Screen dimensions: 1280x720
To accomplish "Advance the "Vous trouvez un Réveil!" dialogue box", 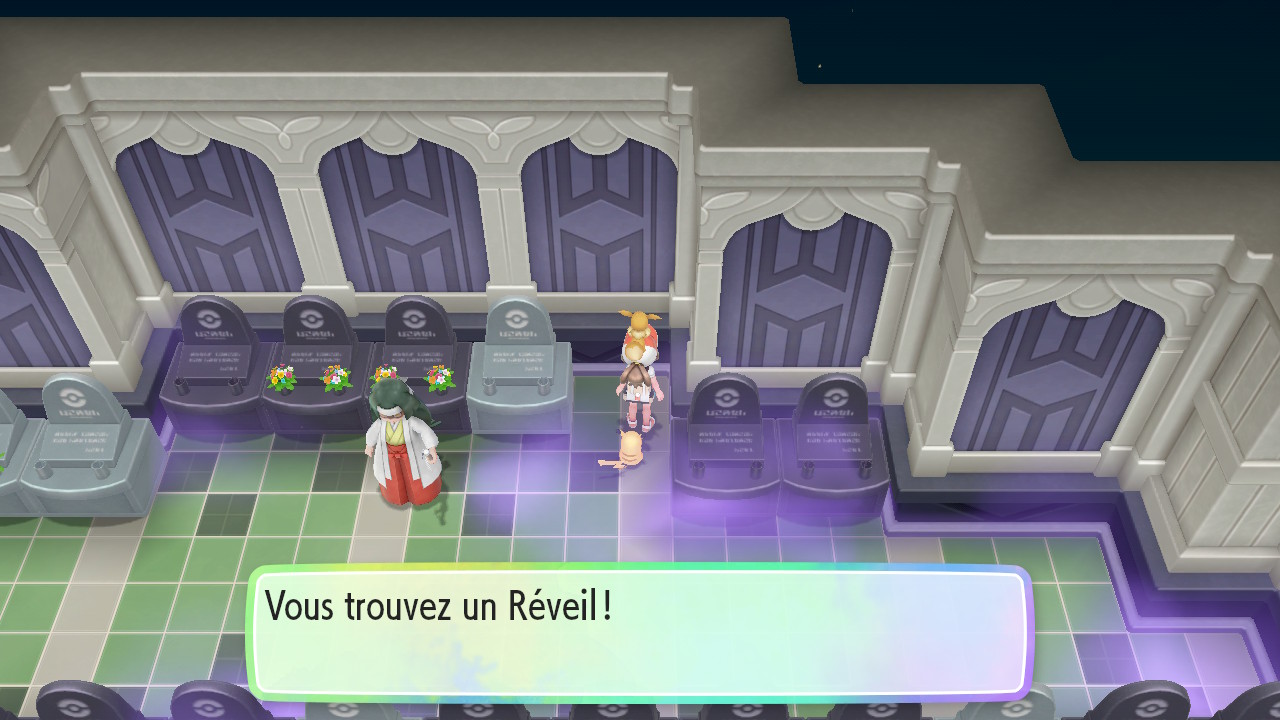I will (x=638, y=632).
